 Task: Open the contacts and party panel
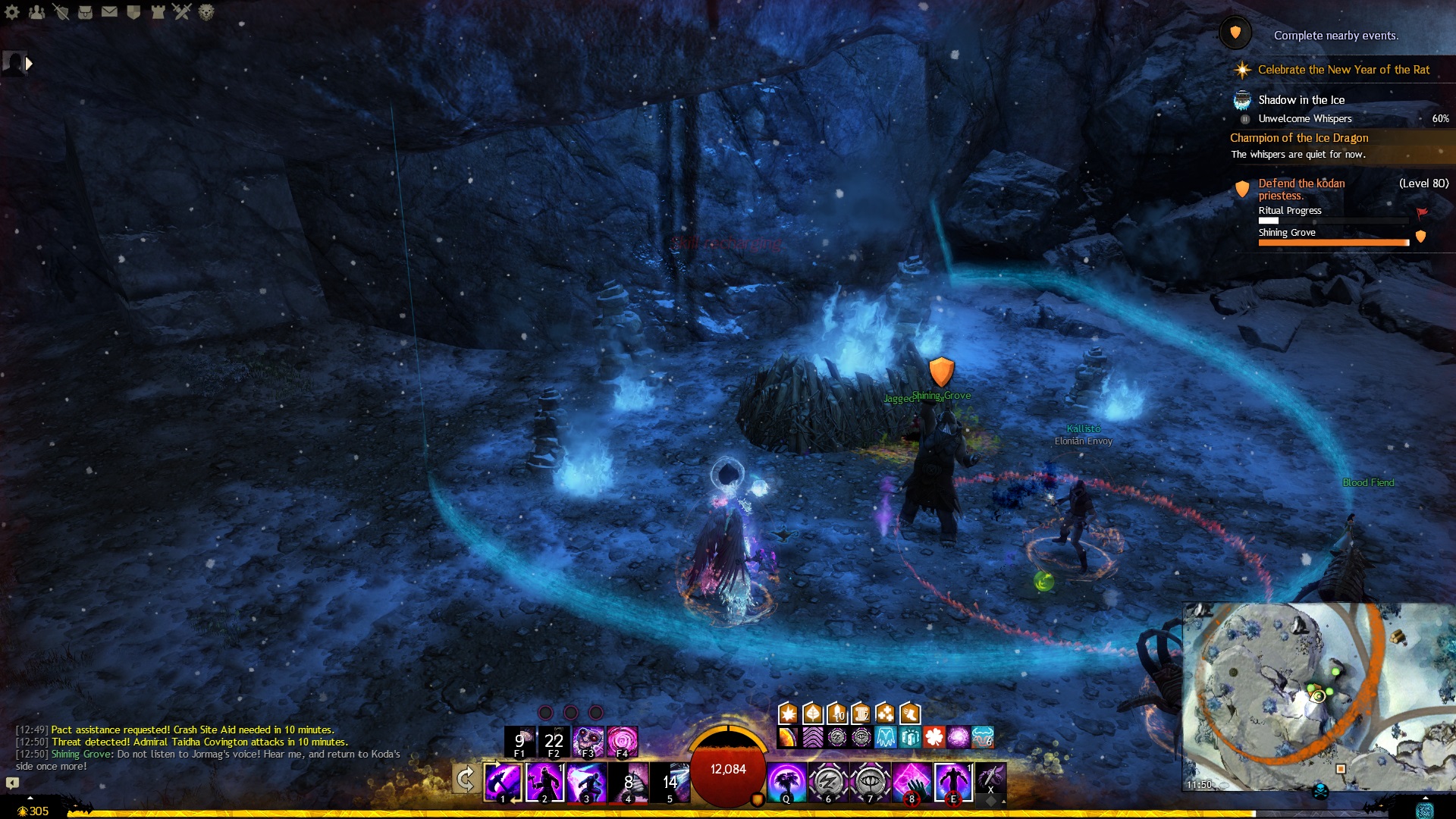36,11
